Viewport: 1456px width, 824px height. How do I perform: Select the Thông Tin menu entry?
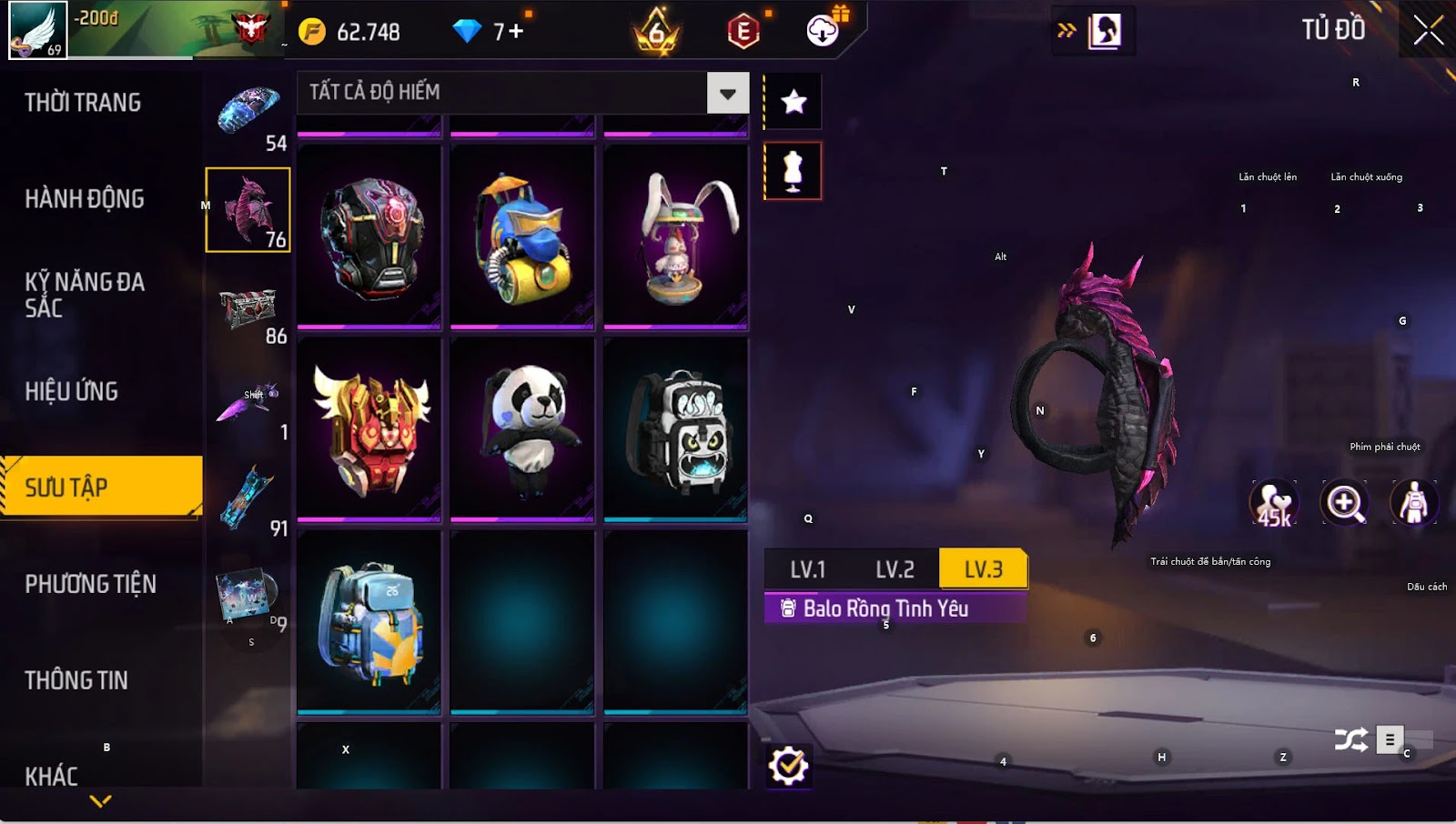click(x=76, y=680)
